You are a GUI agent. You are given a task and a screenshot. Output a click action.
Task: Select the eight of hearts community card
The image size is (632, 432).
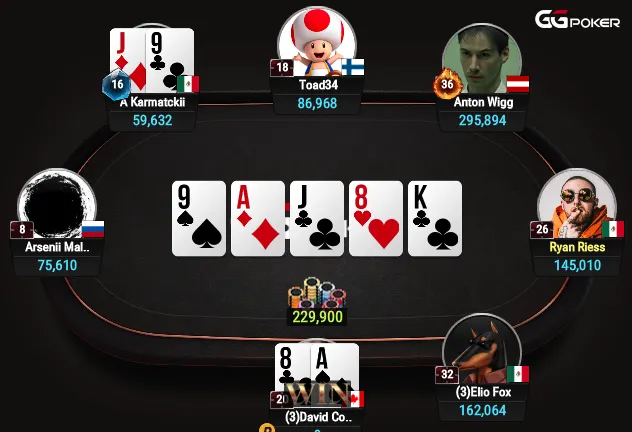376,218
